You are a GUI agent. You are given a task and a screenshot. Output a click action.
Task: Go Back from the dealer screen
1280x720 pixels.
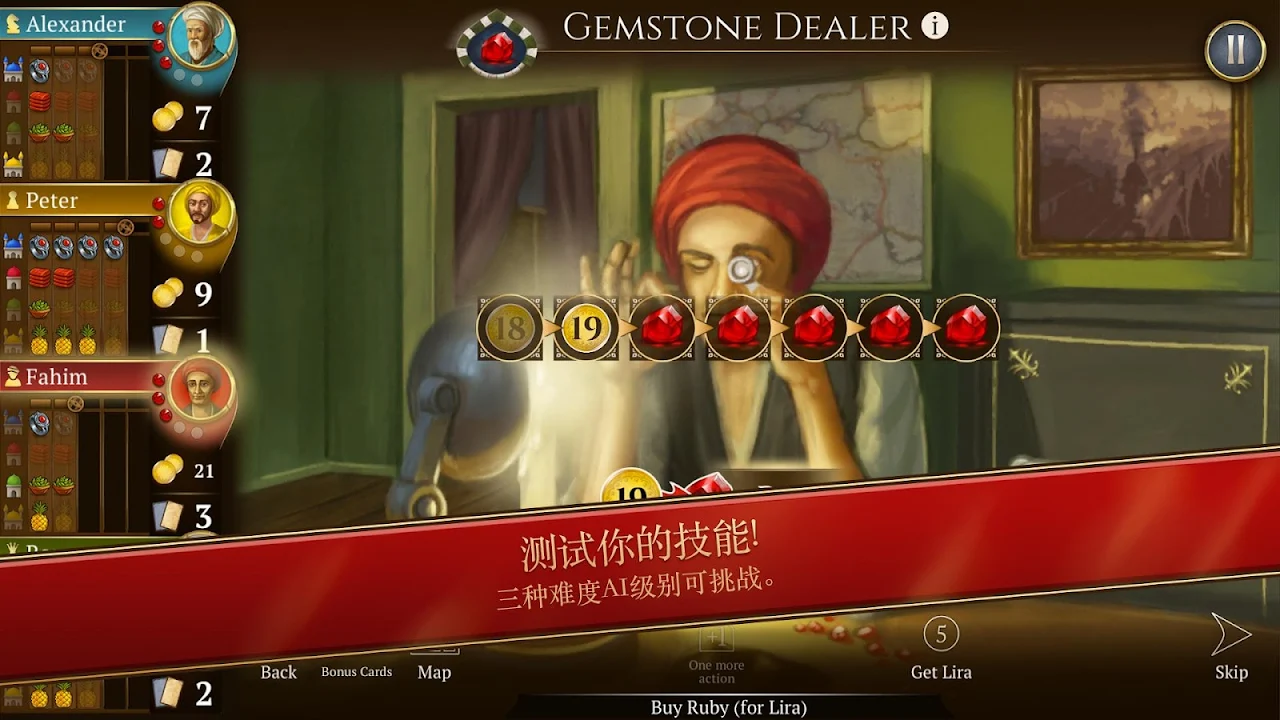coord(278,672)
